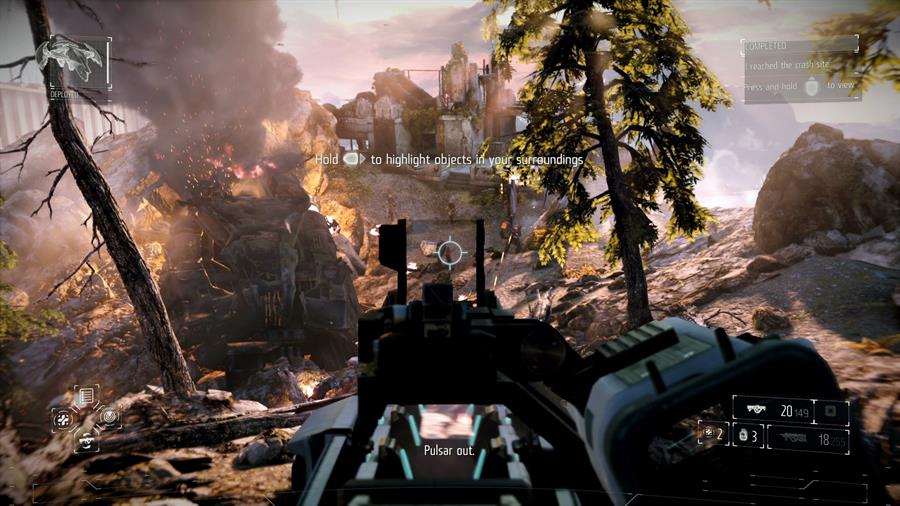This screenshot has height=506, width=900.
Task: Choose the top list-icon OWL command
Action: pyautogui.click(x=86, y=396)
